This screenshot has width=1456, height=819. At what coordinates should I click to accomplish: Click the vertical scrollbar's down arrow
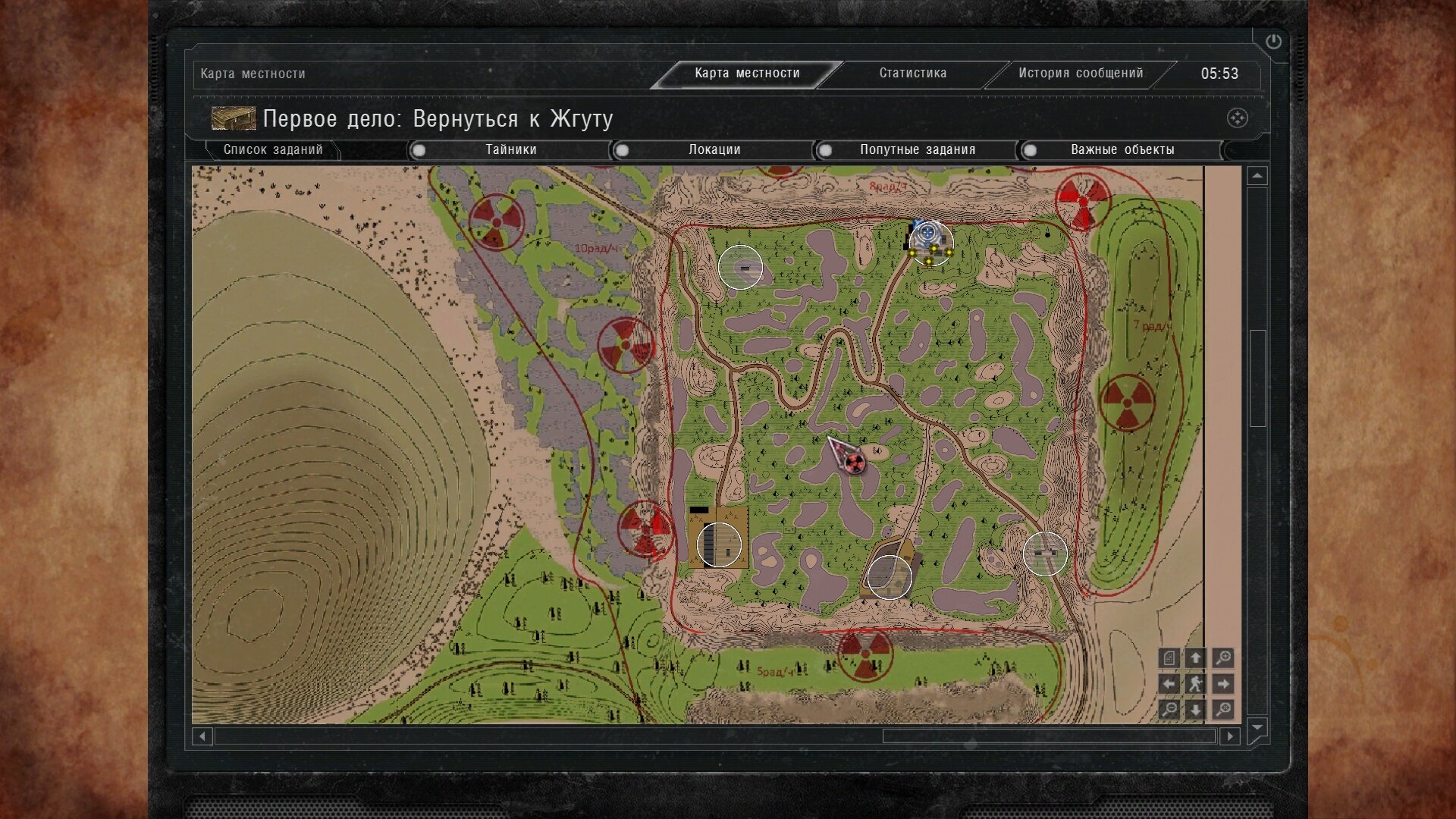pyautogui.click(x=1257, y=728)
